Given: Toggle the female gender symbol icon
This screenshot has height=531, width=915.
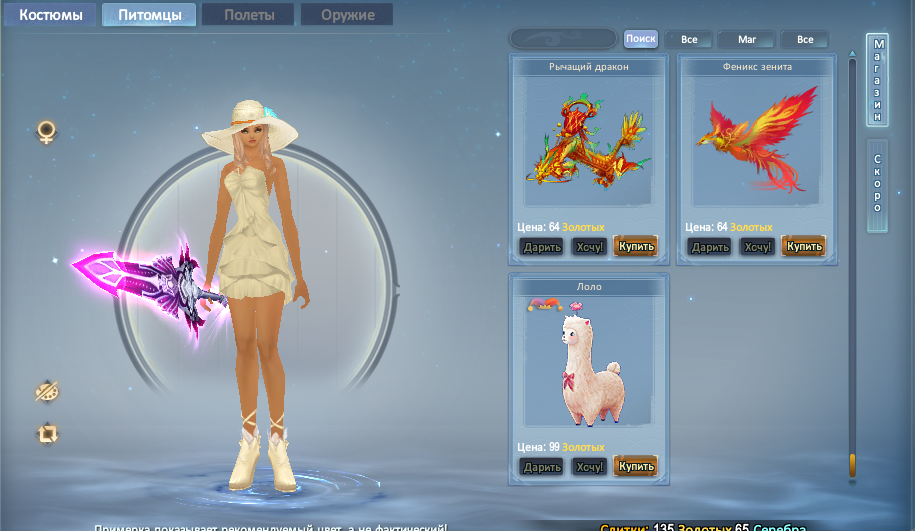Looking at the screenshot, I should 46,132.
